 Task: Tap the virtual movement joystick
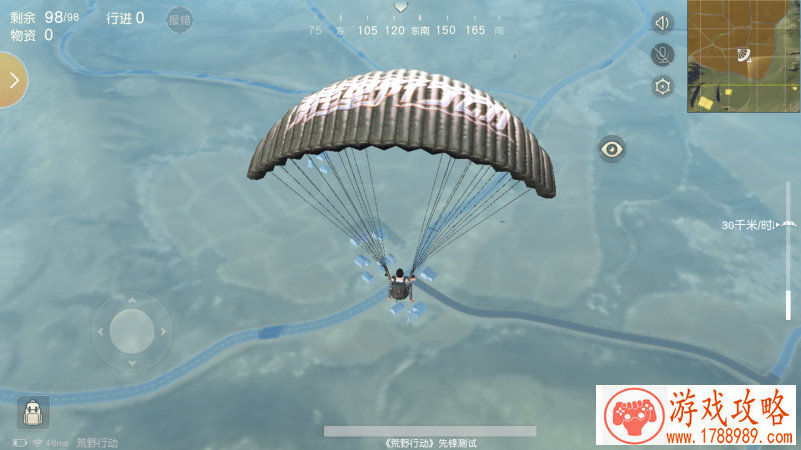(131, 330)
